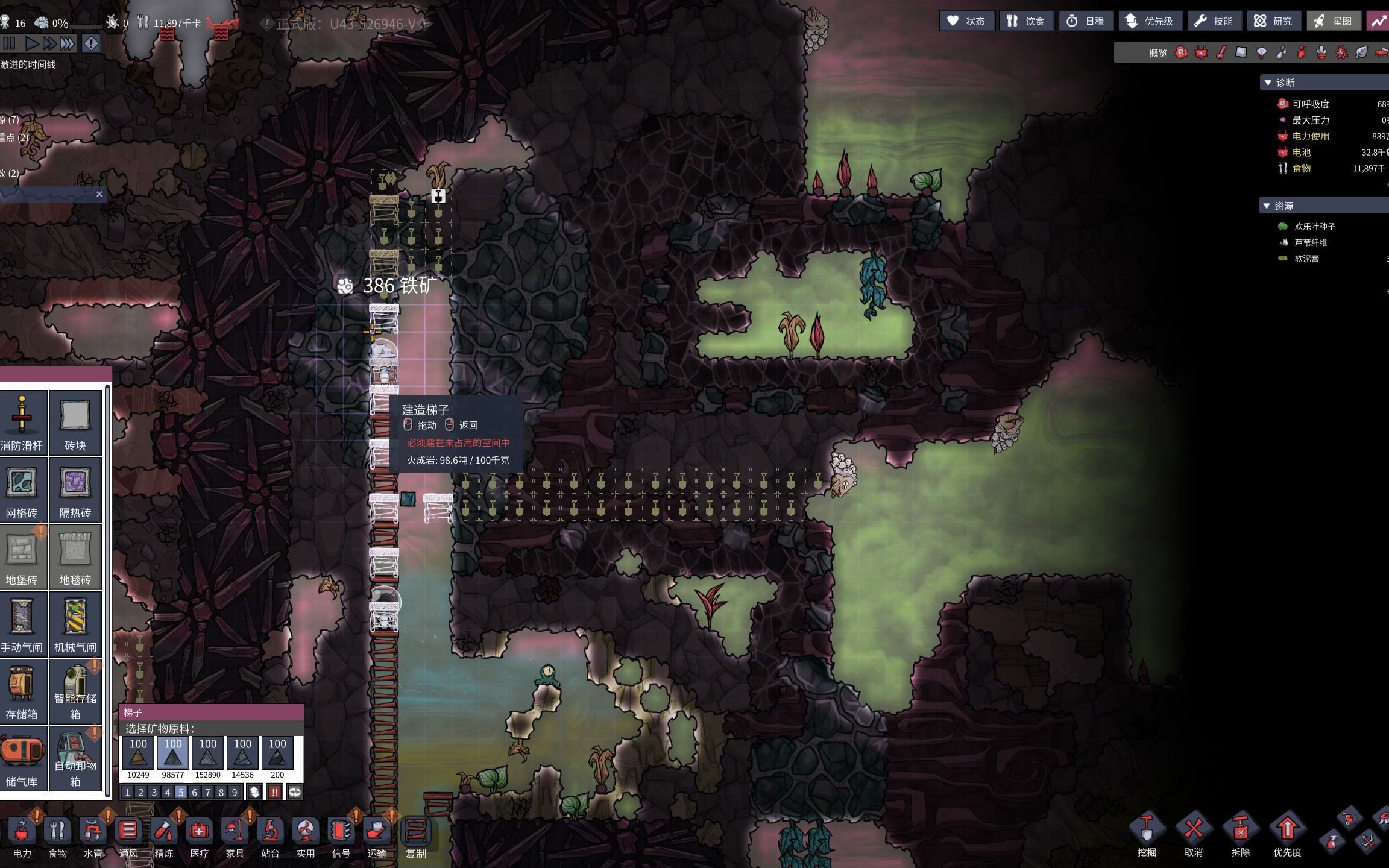Image resolution: width=1389 pixels, height=868 pixels.
Task: Open the 技能 skills screen
Action: point(1214,21)
